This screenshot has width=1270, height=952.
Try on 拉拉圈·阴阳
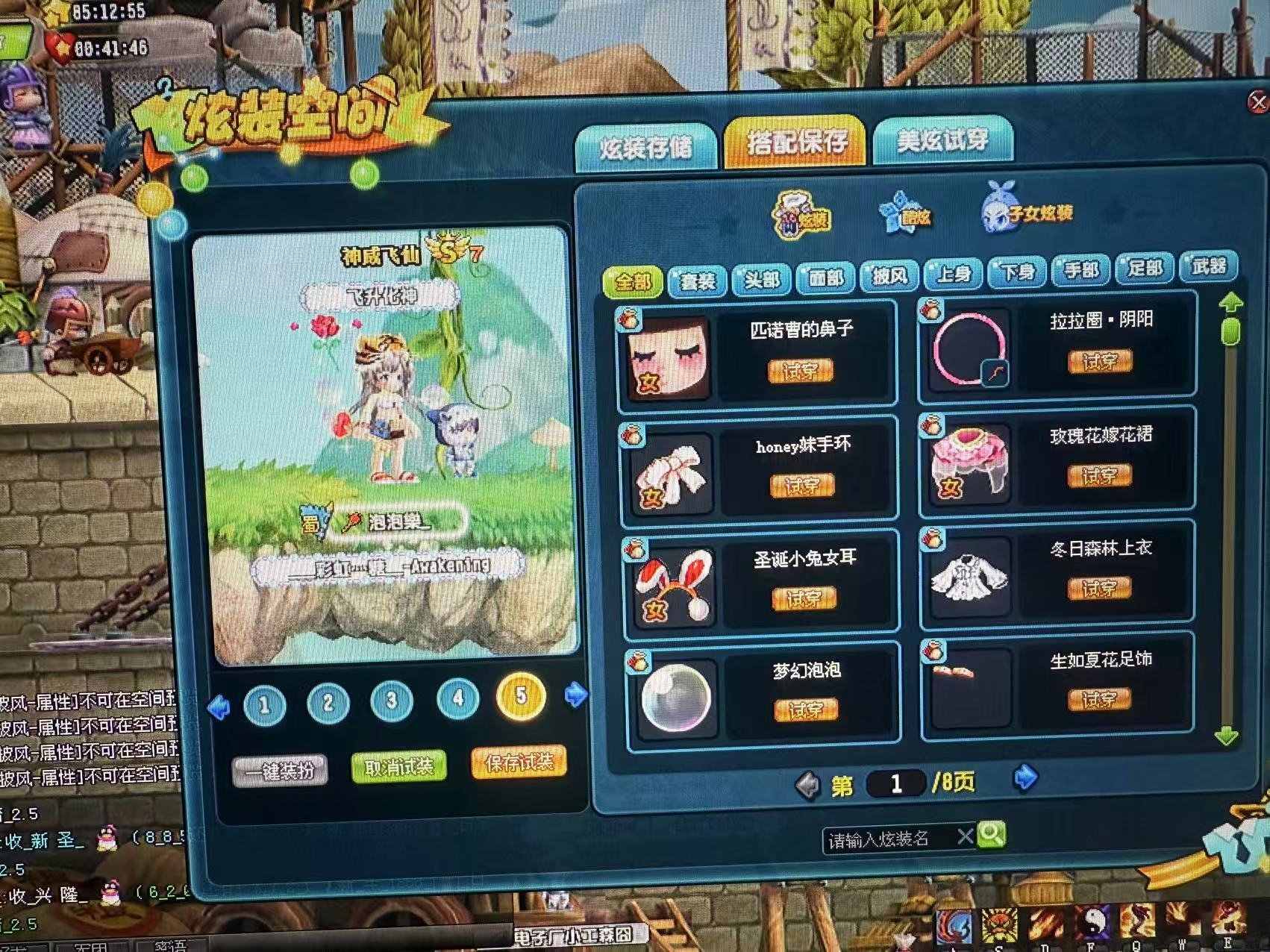pyautogui.click(x=1100, y=362)
